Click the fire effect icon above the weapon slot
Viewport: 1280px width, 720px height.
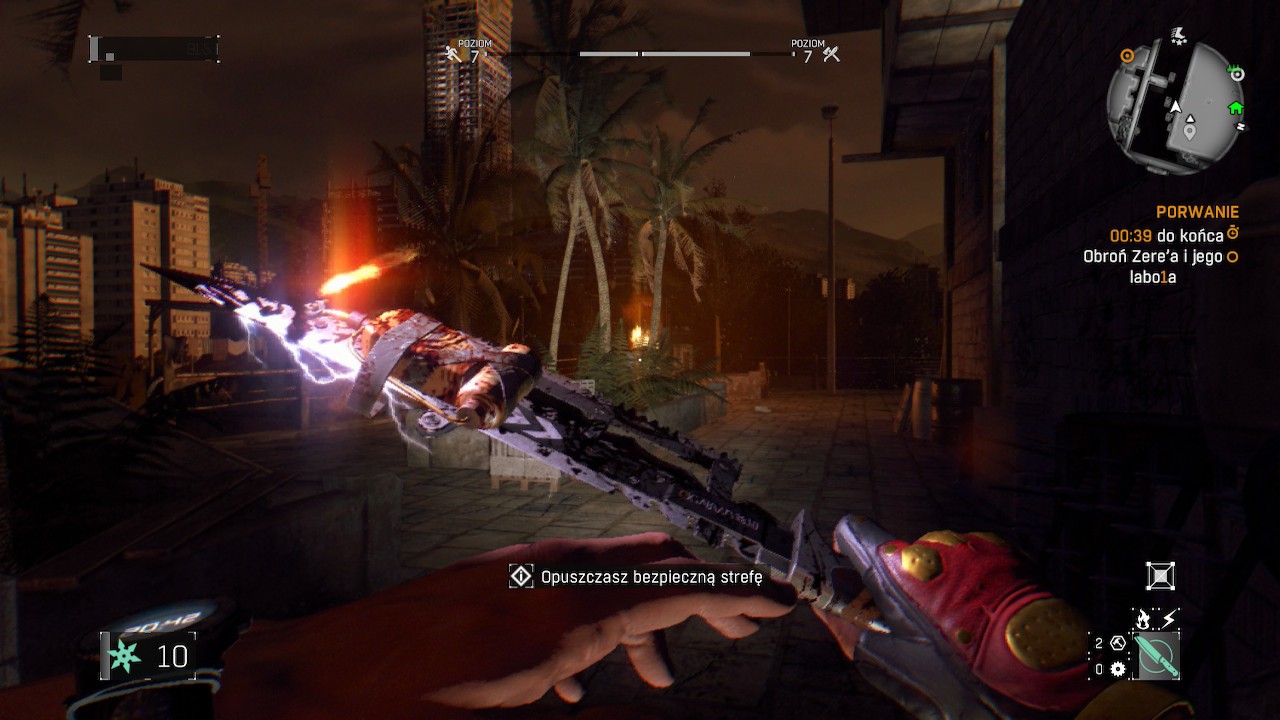1143,618
